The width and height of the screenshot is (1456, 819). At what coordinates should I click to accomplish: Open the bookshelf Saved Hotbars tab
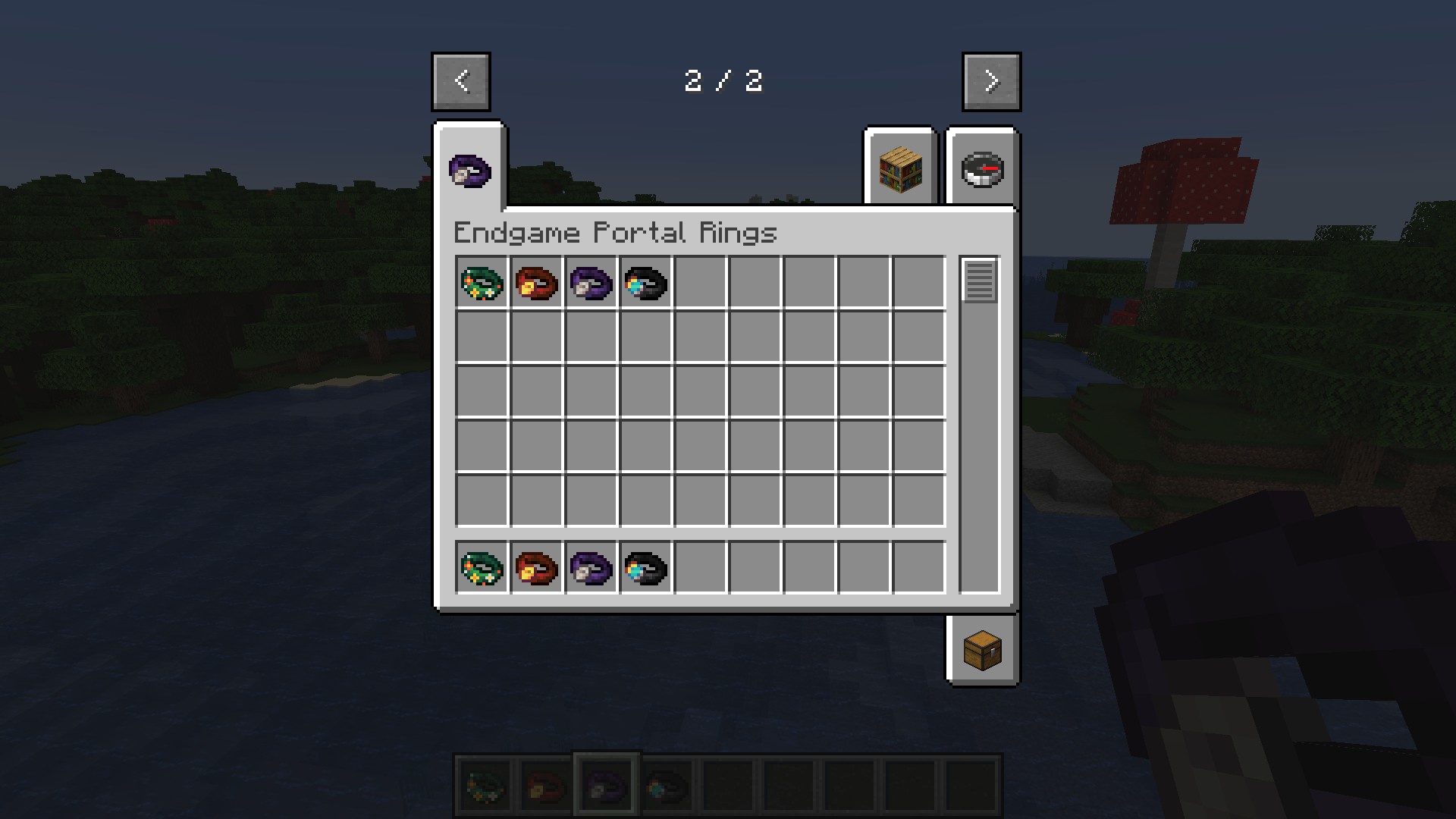coord(900,168)
